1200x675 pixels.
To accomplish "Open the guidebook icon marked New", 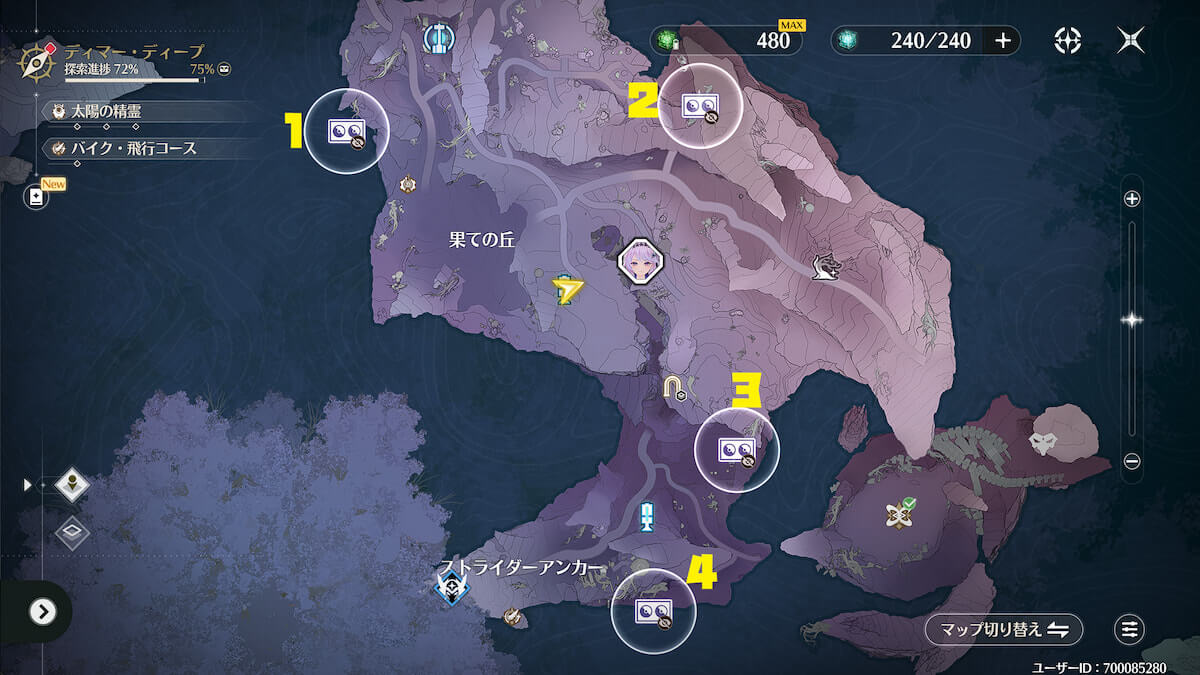I will point(37,197).
